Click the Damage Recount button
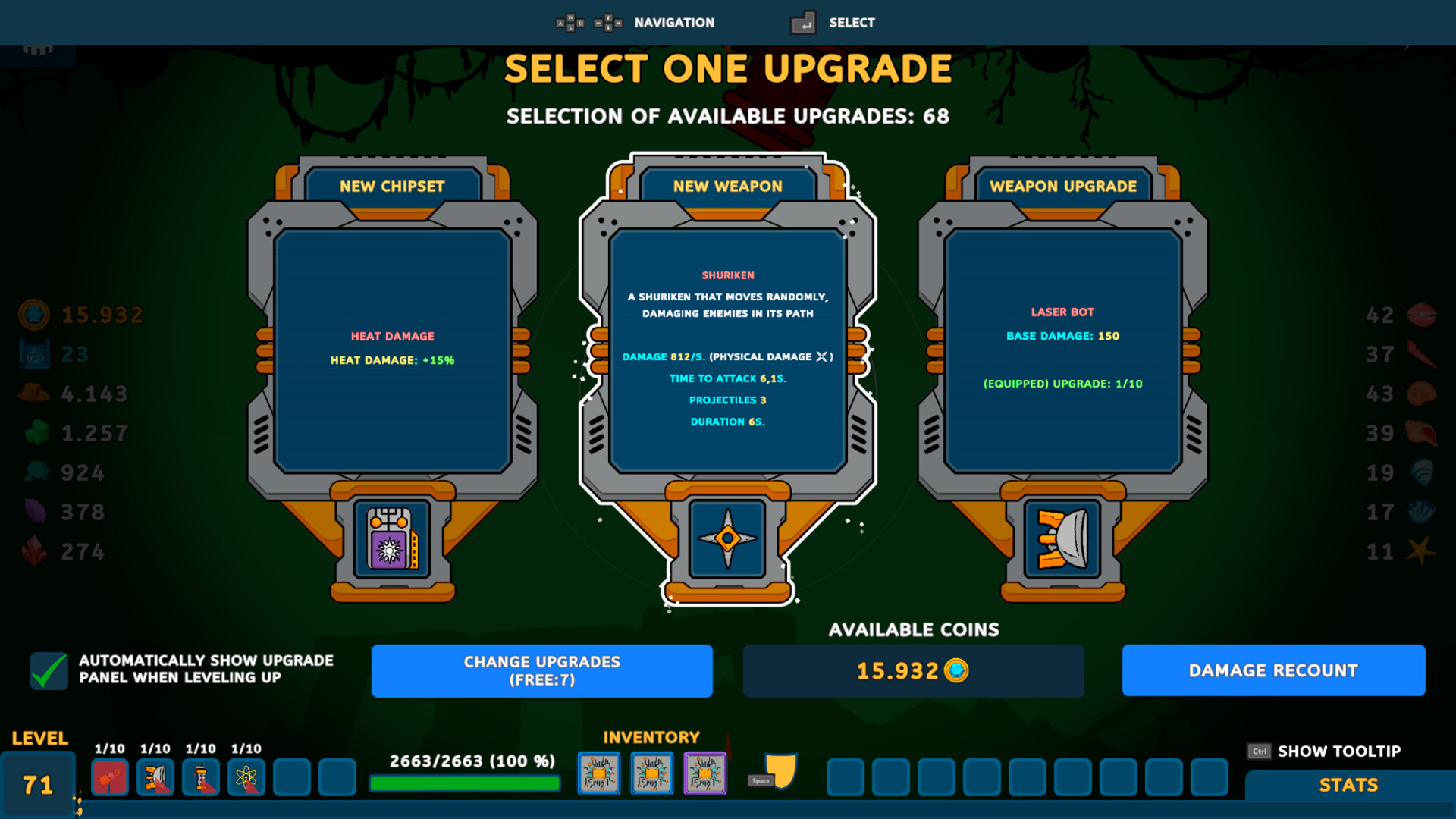This screenshot has height=819, width=1456. click(x=1272, y=670)
